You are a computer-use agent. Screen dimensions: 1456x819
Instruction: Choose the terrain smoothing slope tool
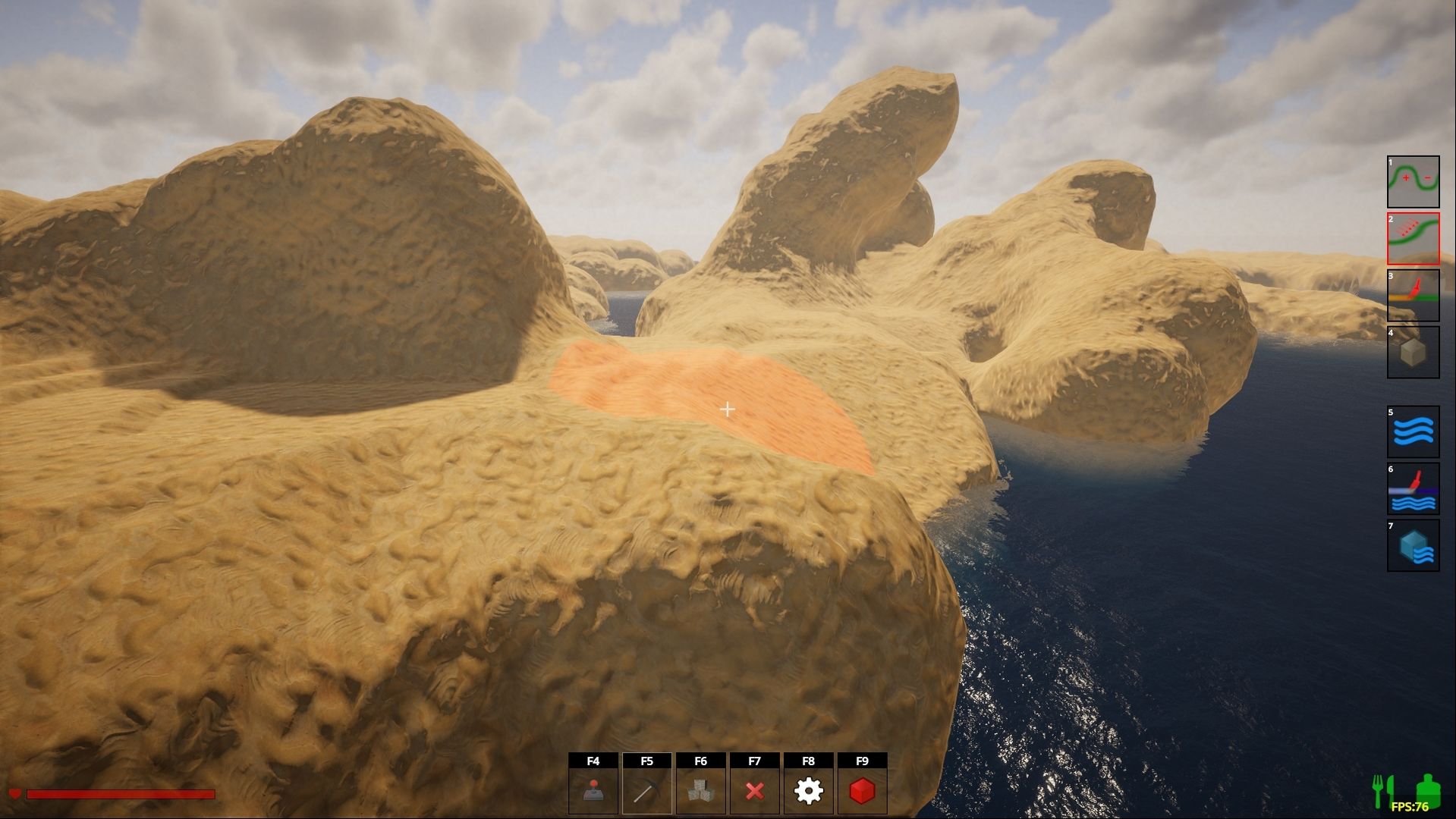[1413, 239]
